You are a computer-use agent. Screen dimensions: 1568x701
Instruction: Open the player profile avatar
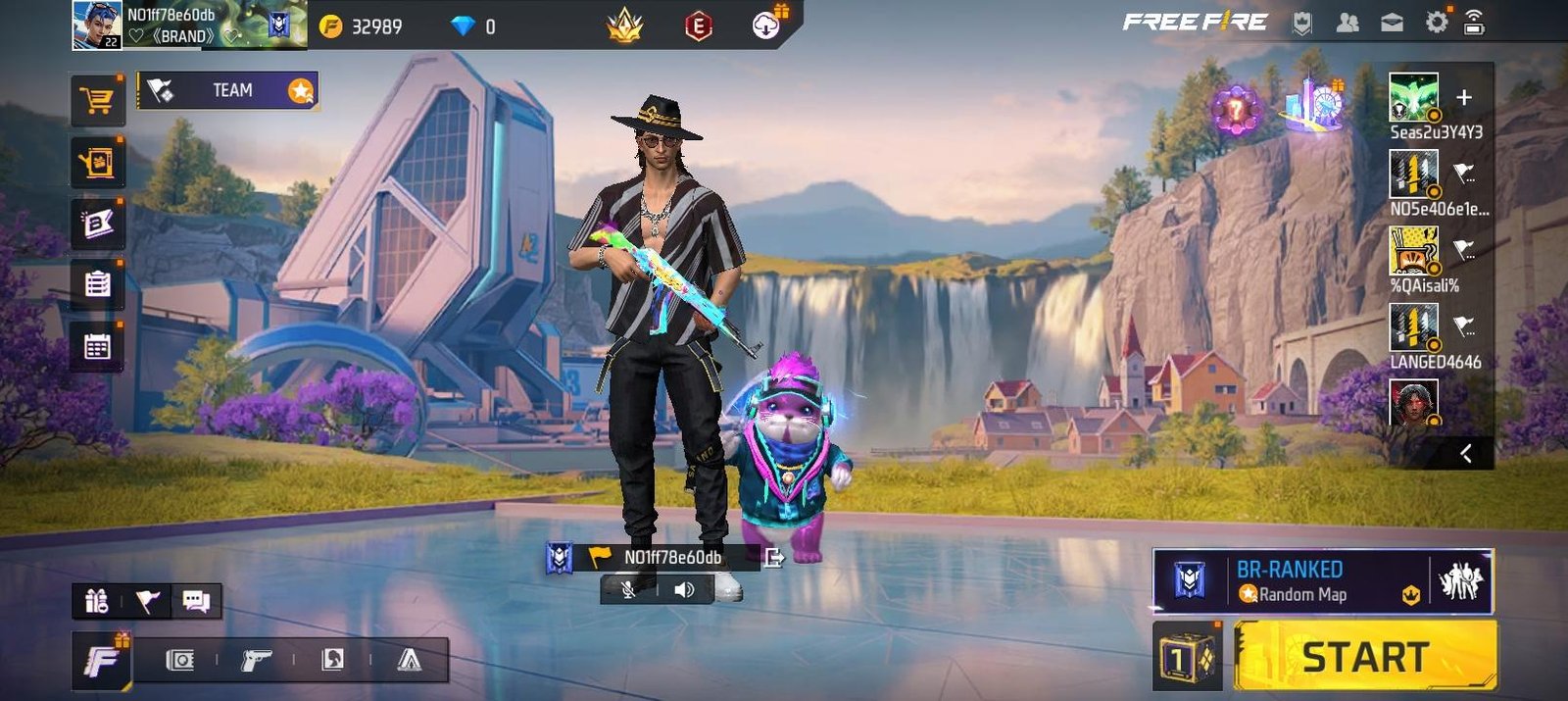tap(96, 25)
